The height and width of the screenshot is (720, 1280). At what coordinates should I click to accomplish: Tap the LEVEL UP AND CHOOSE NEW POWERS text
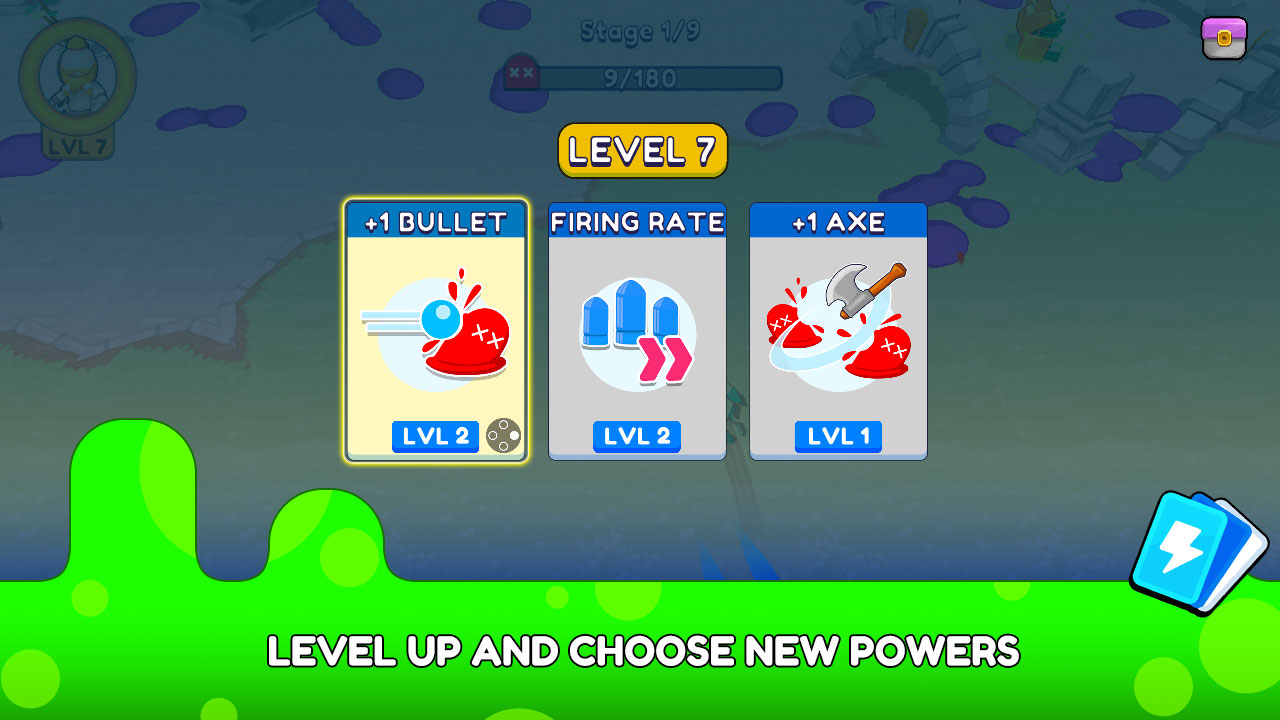click(640, 651)
